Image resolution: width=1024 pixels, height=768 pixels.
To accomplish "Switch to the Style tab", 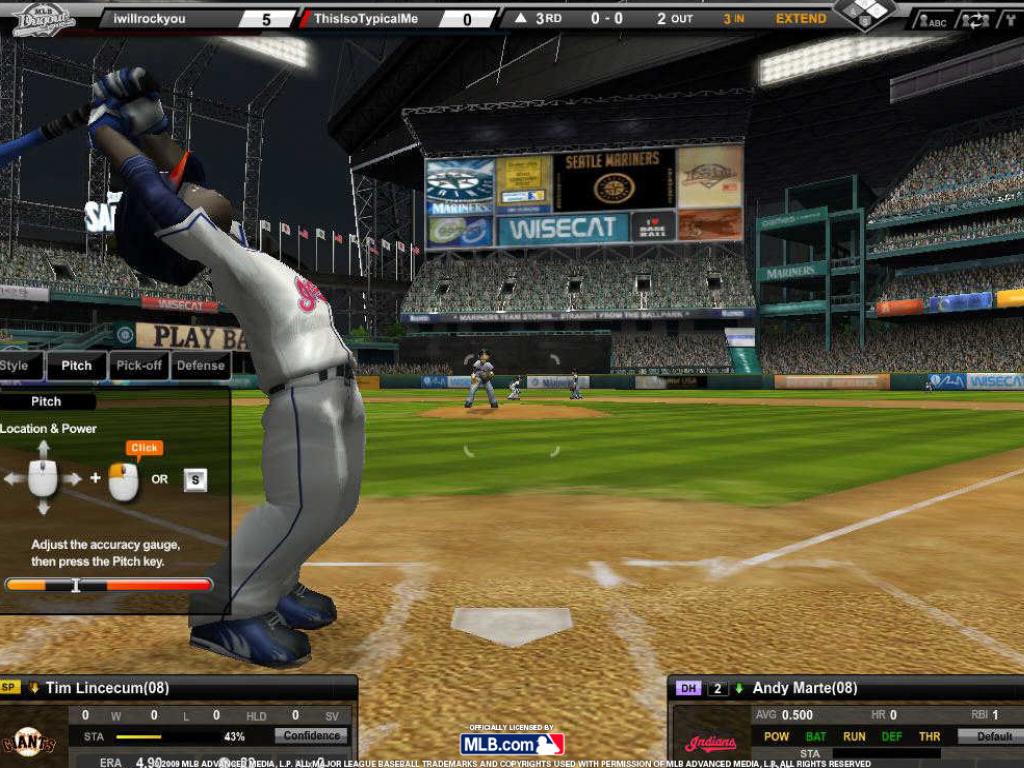I will pos(16,366).
